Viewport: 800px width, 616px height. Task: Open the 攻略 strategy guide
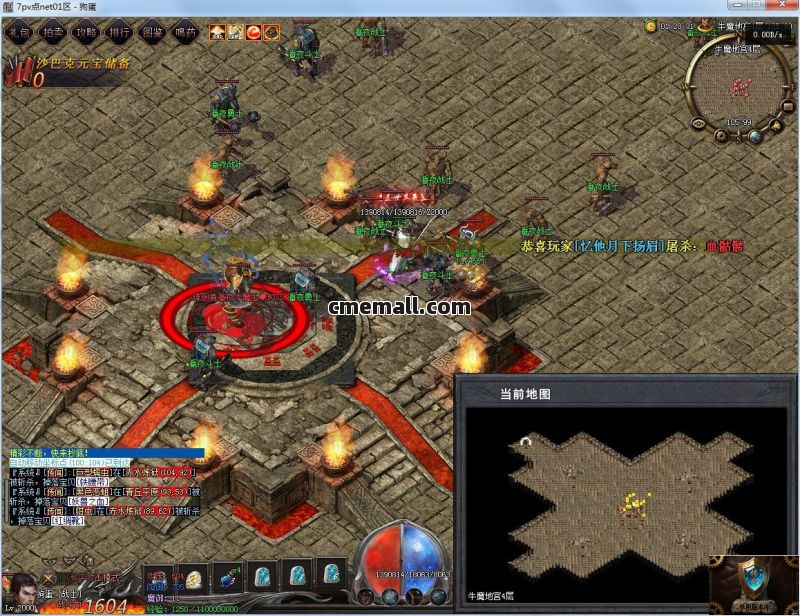[86, 32]
